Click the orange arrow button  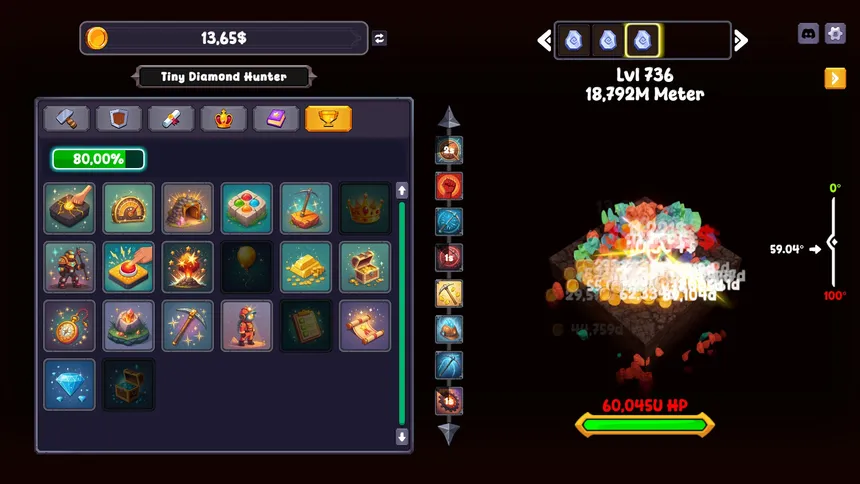click(835, 78)
